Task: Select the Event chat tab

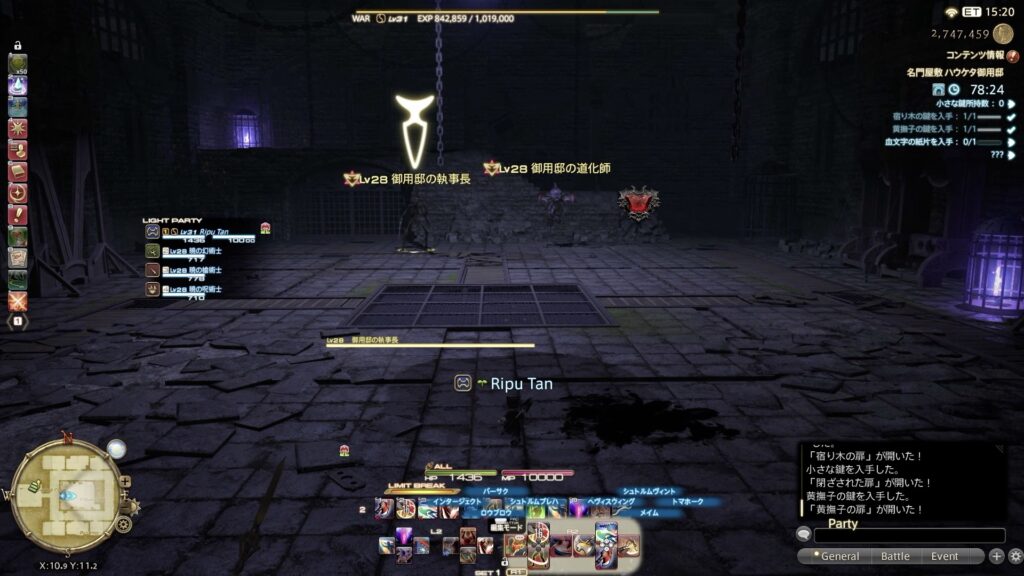Action: tap(945, 556)
